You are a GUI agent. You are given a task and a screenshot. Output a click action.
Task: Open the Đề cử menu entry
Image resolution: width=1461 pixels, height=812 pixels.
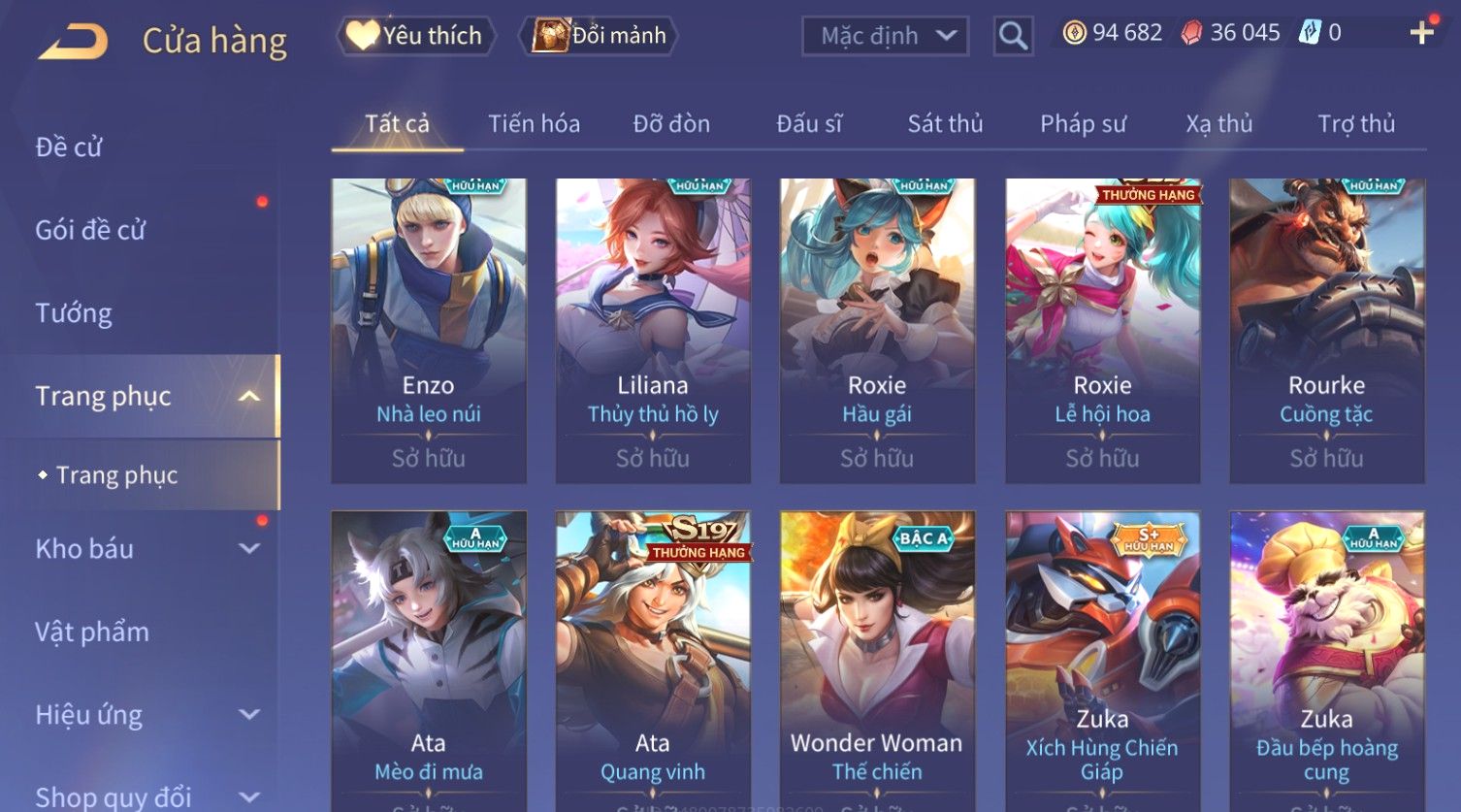tap(69, 147)
